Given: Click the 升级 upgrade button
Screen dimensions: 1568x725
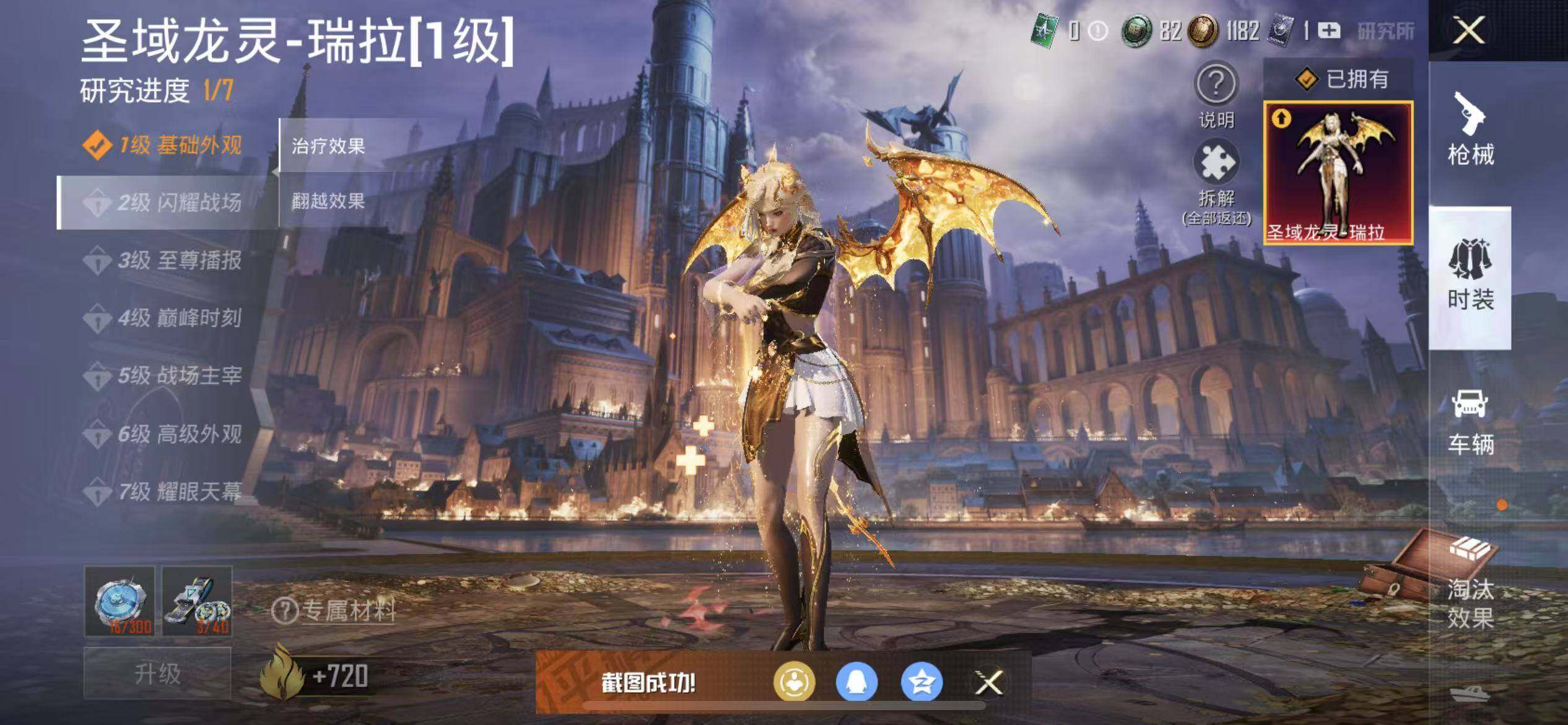Looking at the screenshot, I should point(157,673).
